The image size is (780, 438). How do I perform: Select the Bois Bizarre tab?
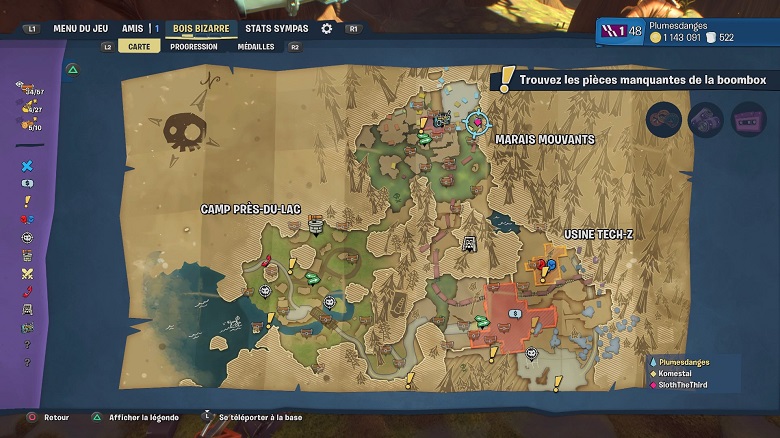click(x=200, y=29)
